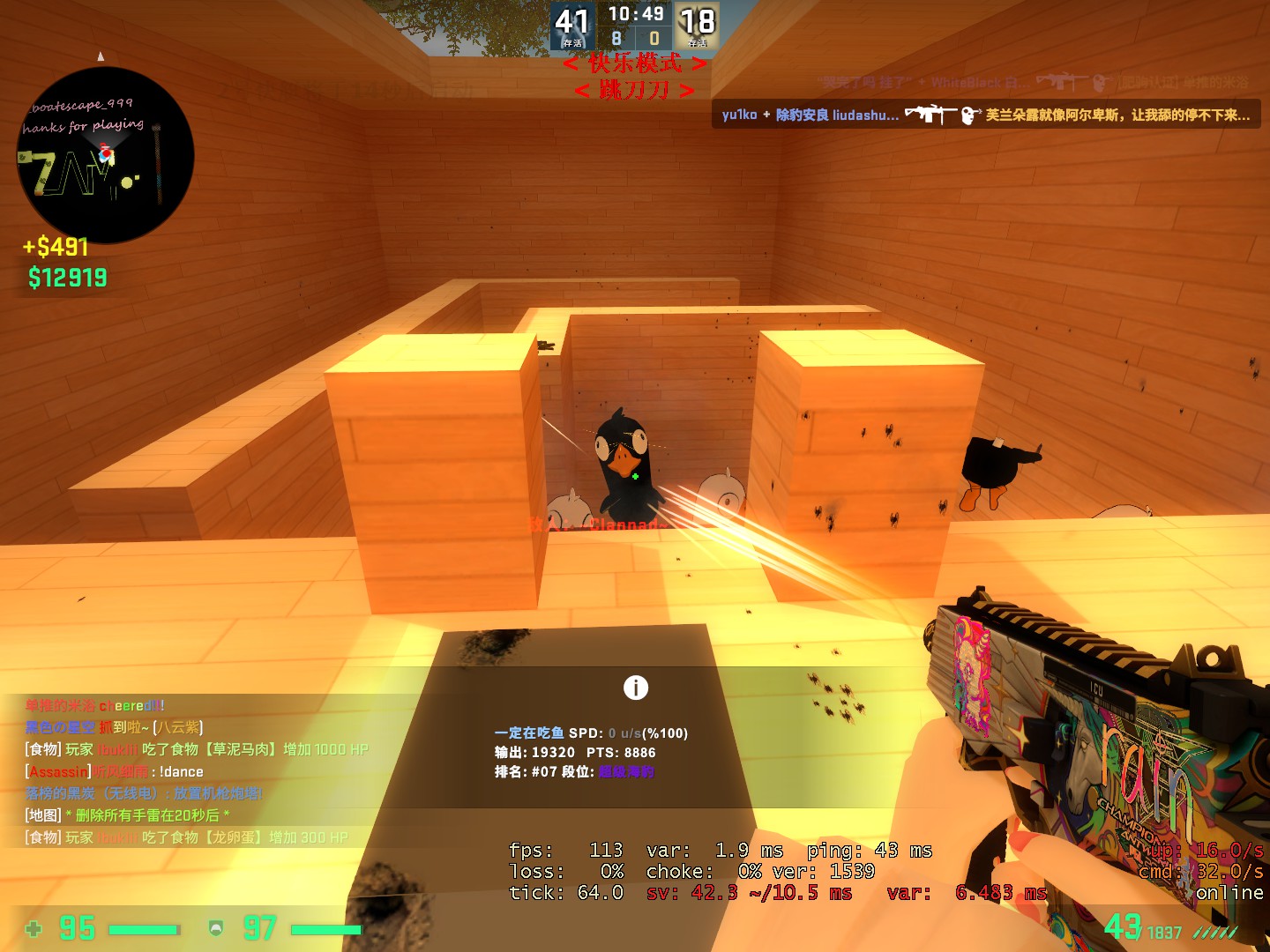Image resolution: width=1270 pixels, height=952 pixels.
Task: Select the yu1ko kill feed entry
Action: pyautogui.click(x=985, y=115)
